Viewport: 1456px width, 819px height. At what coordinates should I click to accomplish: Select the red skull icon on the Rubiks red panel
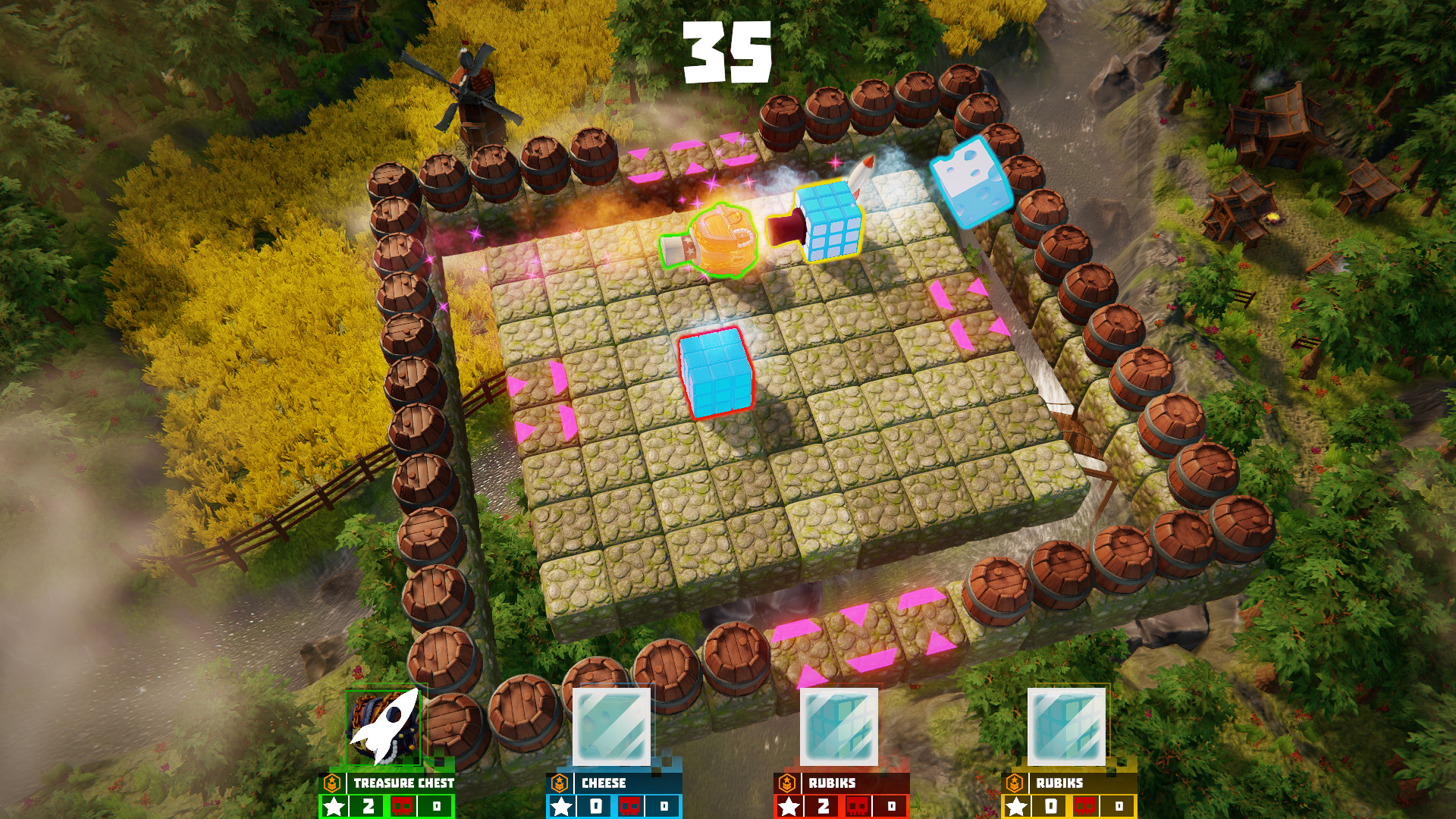(858, 805)
